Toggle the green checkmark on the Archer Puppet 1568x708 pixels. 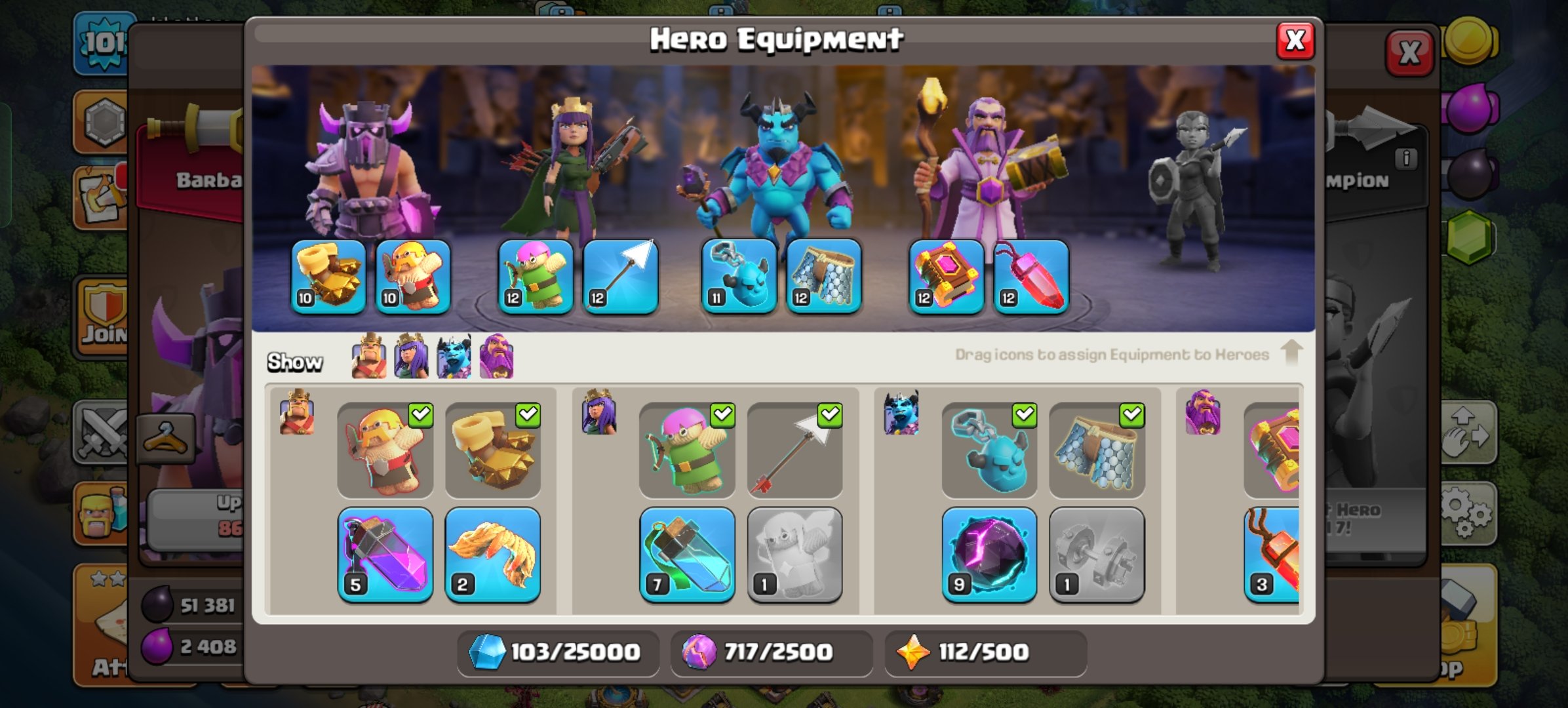coord(722,414)
